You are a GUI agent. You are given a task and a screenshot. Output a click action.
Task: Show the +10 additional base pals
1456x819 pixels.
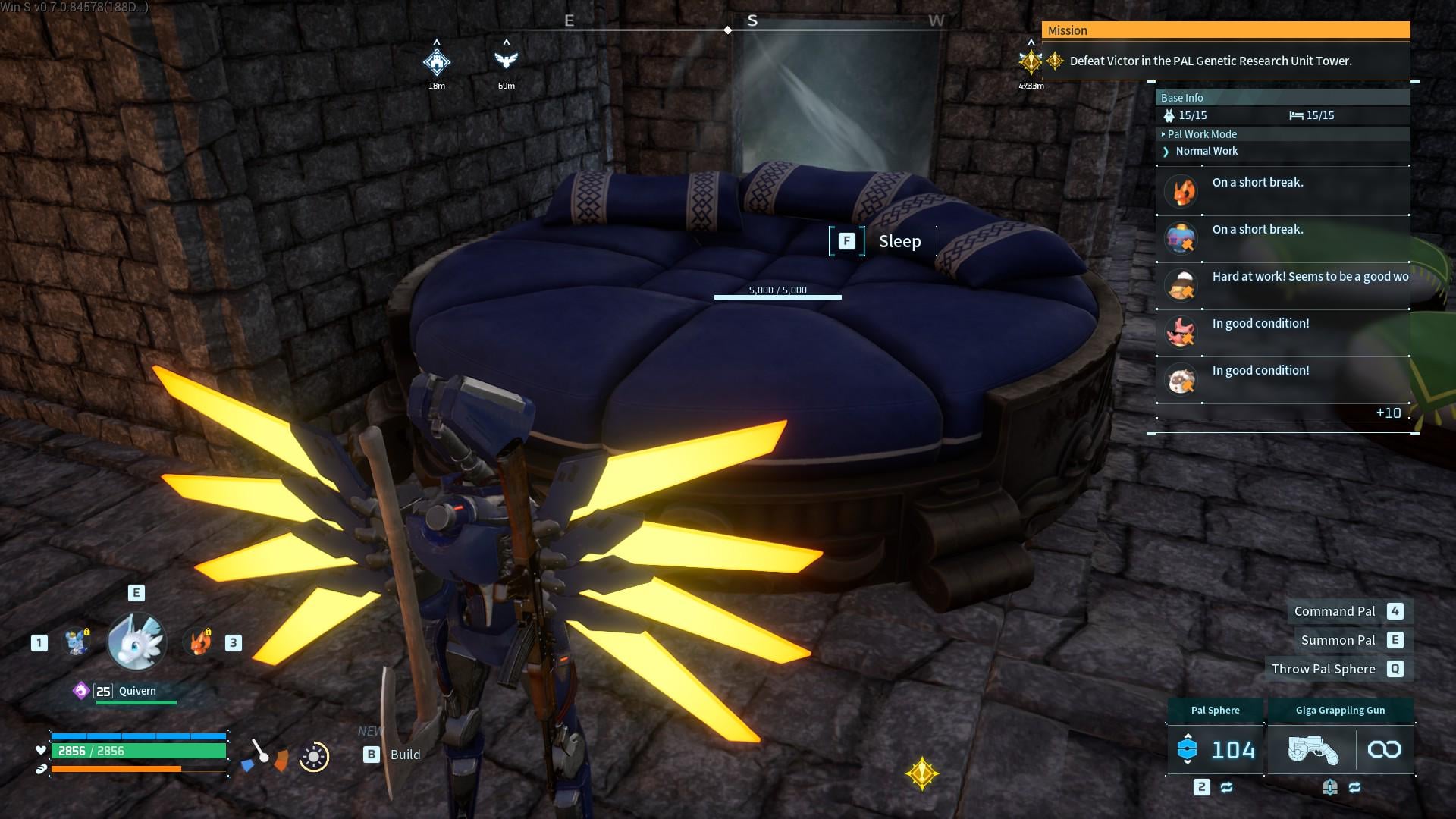(x=1388, y=413)
